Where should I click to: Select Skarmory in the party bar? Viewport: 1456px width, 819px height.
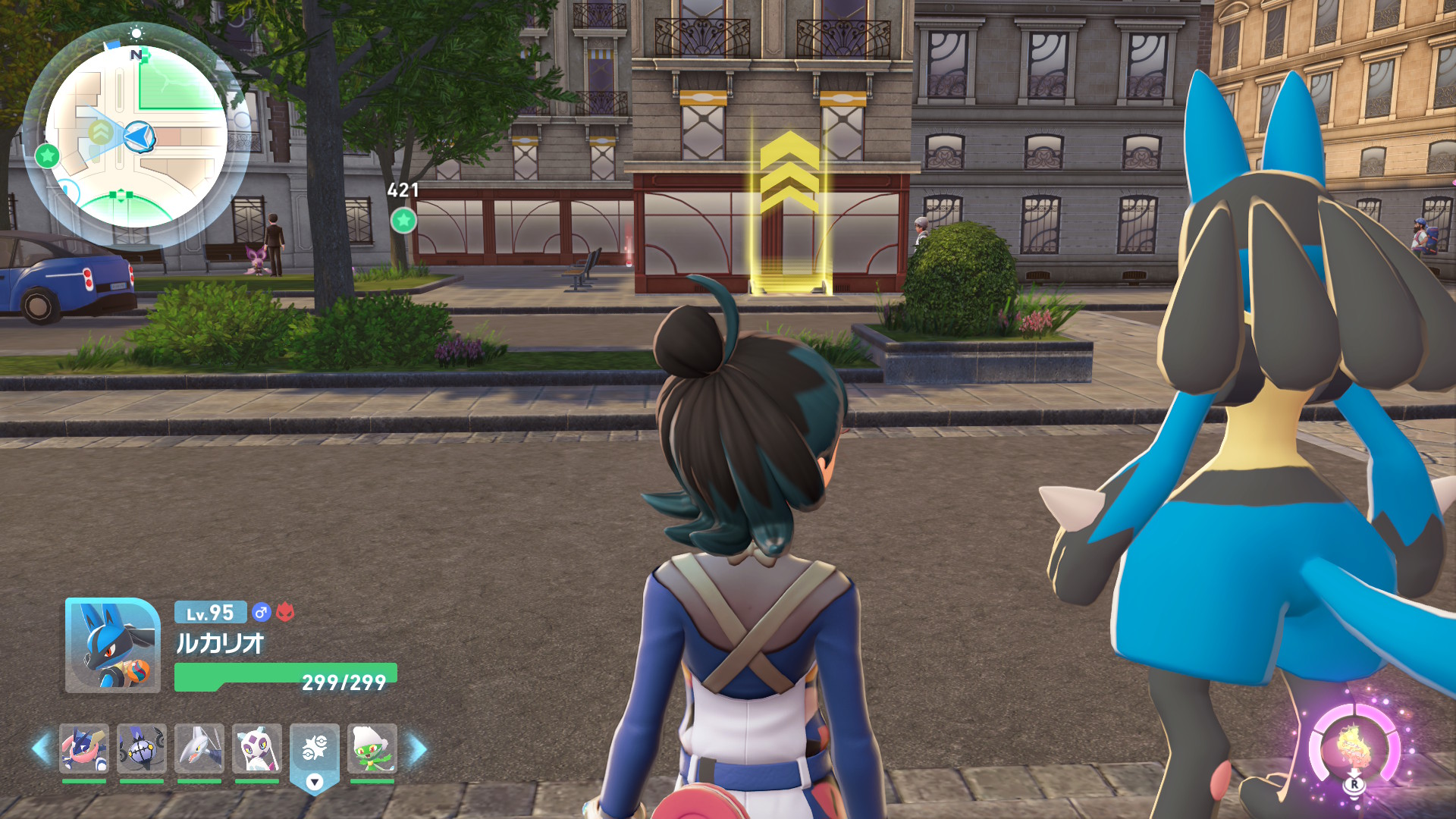199,748
